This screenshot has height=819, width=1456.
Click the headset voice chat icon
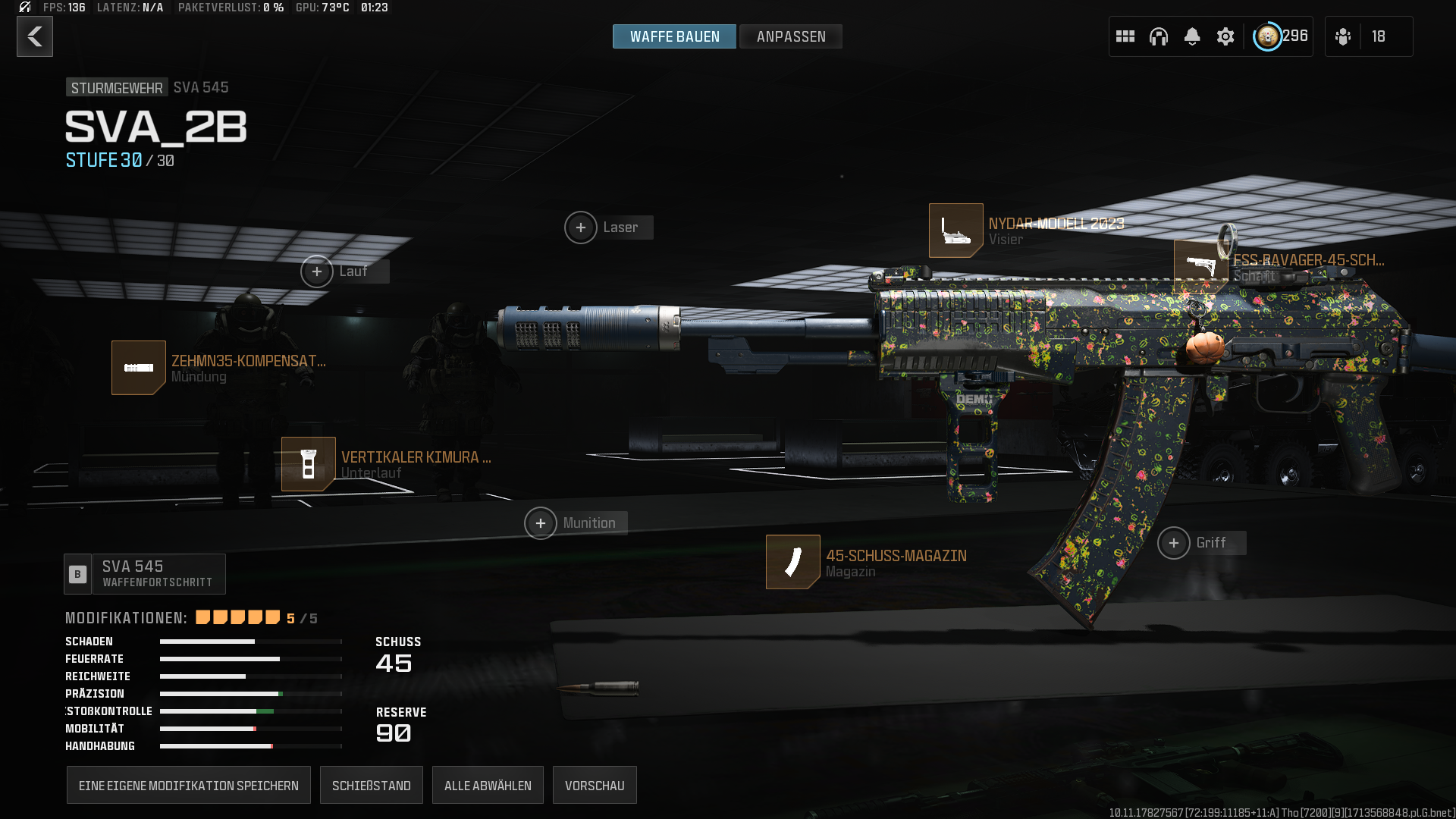[1159, 36]
